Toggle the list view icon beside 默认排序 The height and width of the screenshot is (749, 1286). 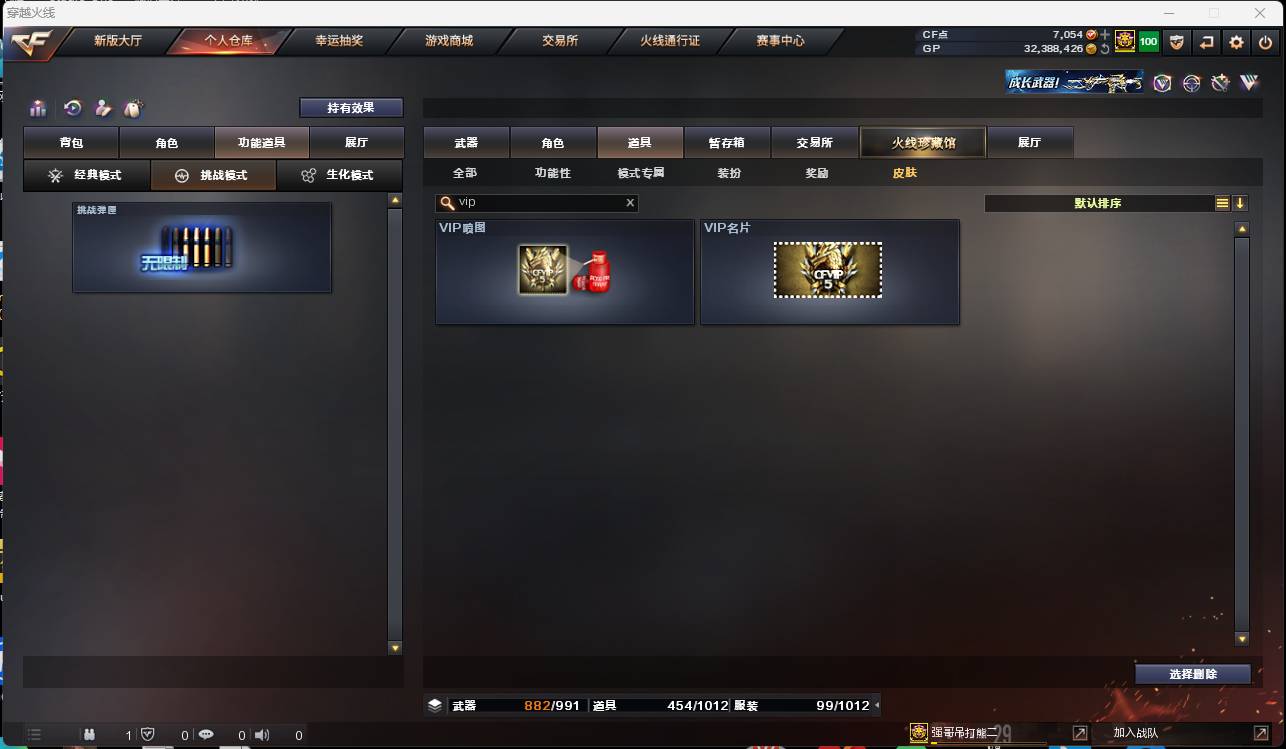click(x=1223, y=202)
